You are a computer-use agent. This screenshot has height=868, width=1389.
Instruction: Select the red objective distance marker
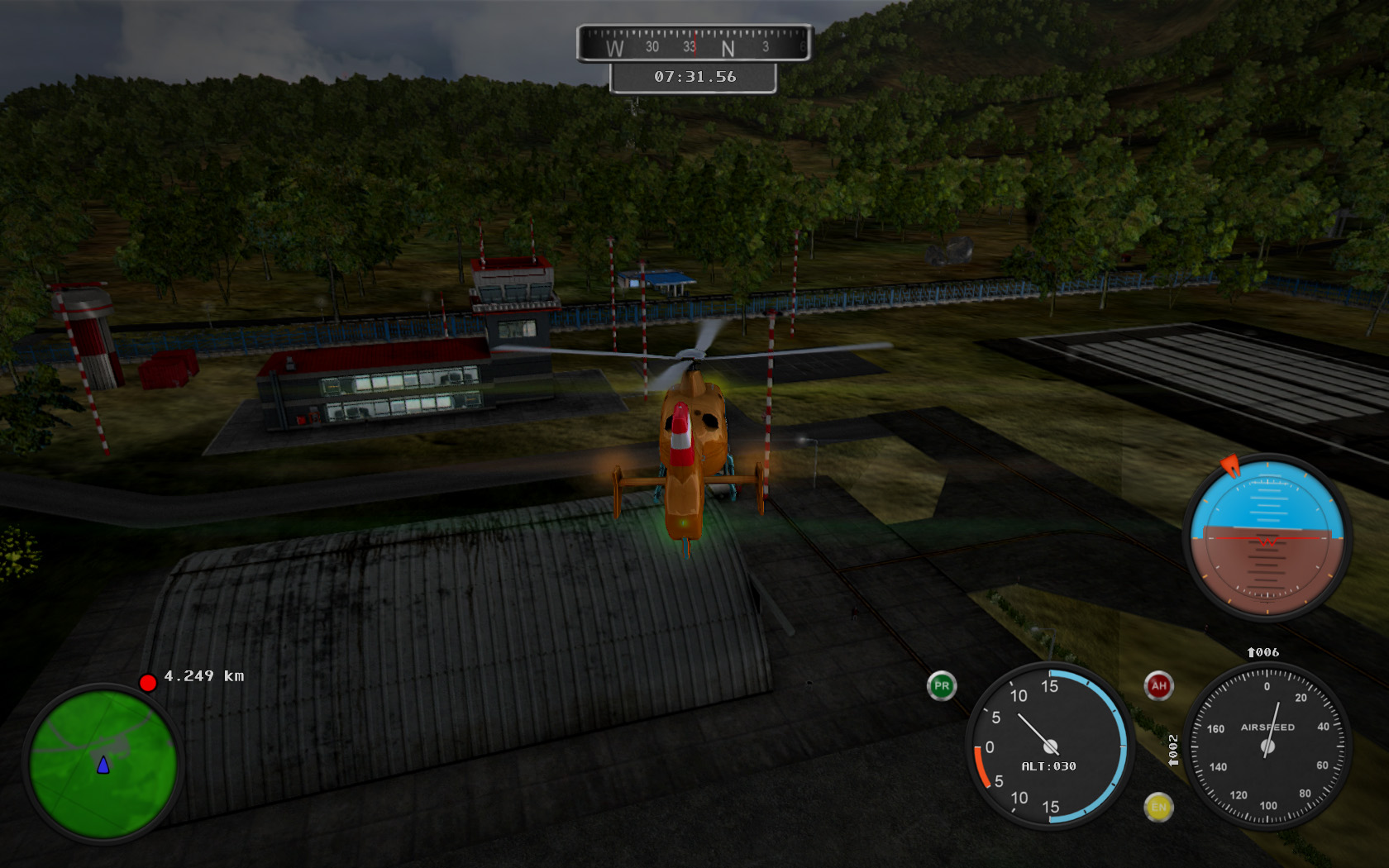(148, 683)
